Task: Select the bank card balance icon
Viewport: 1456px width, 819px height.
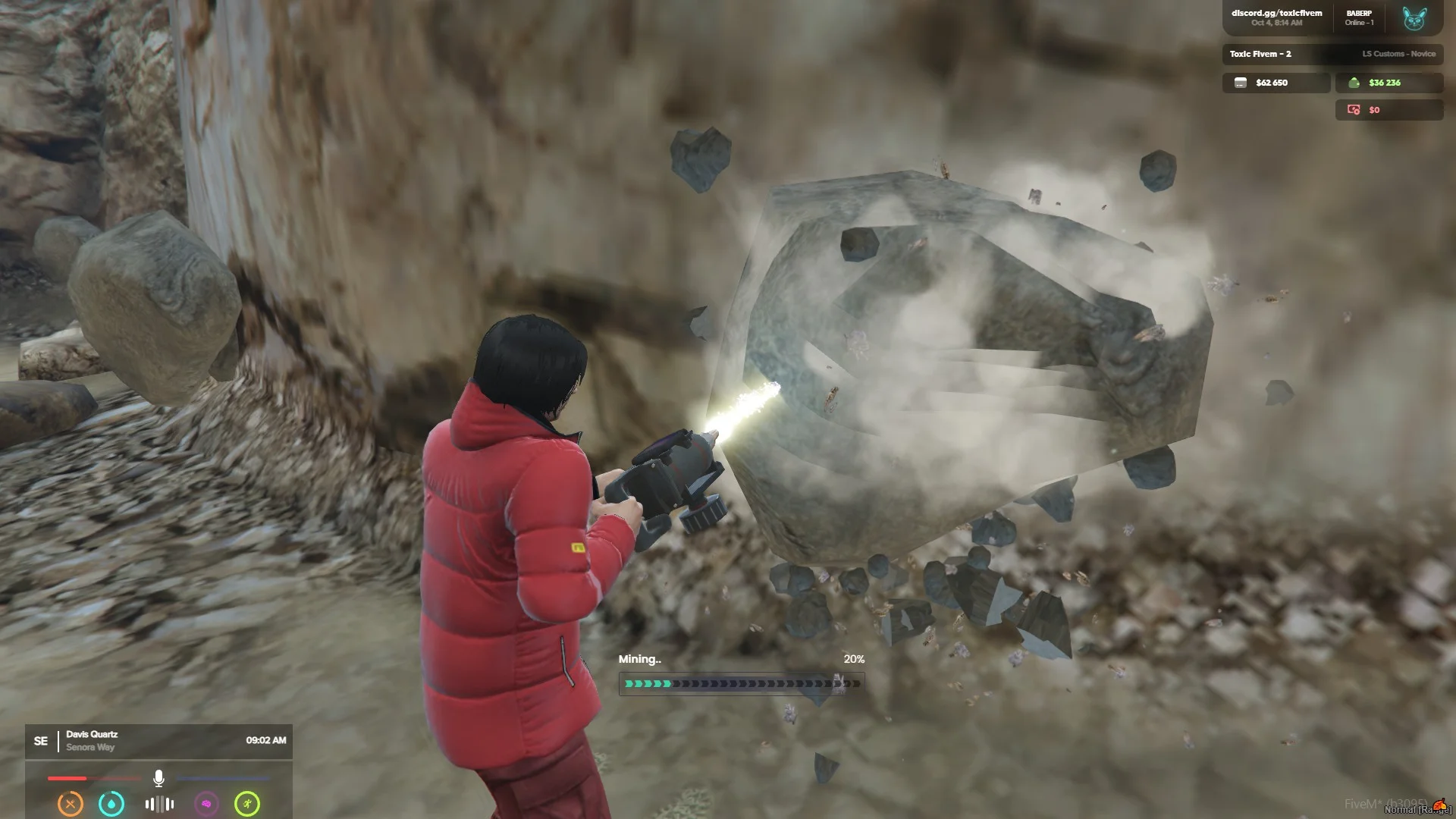Action: pos(1241,83)
